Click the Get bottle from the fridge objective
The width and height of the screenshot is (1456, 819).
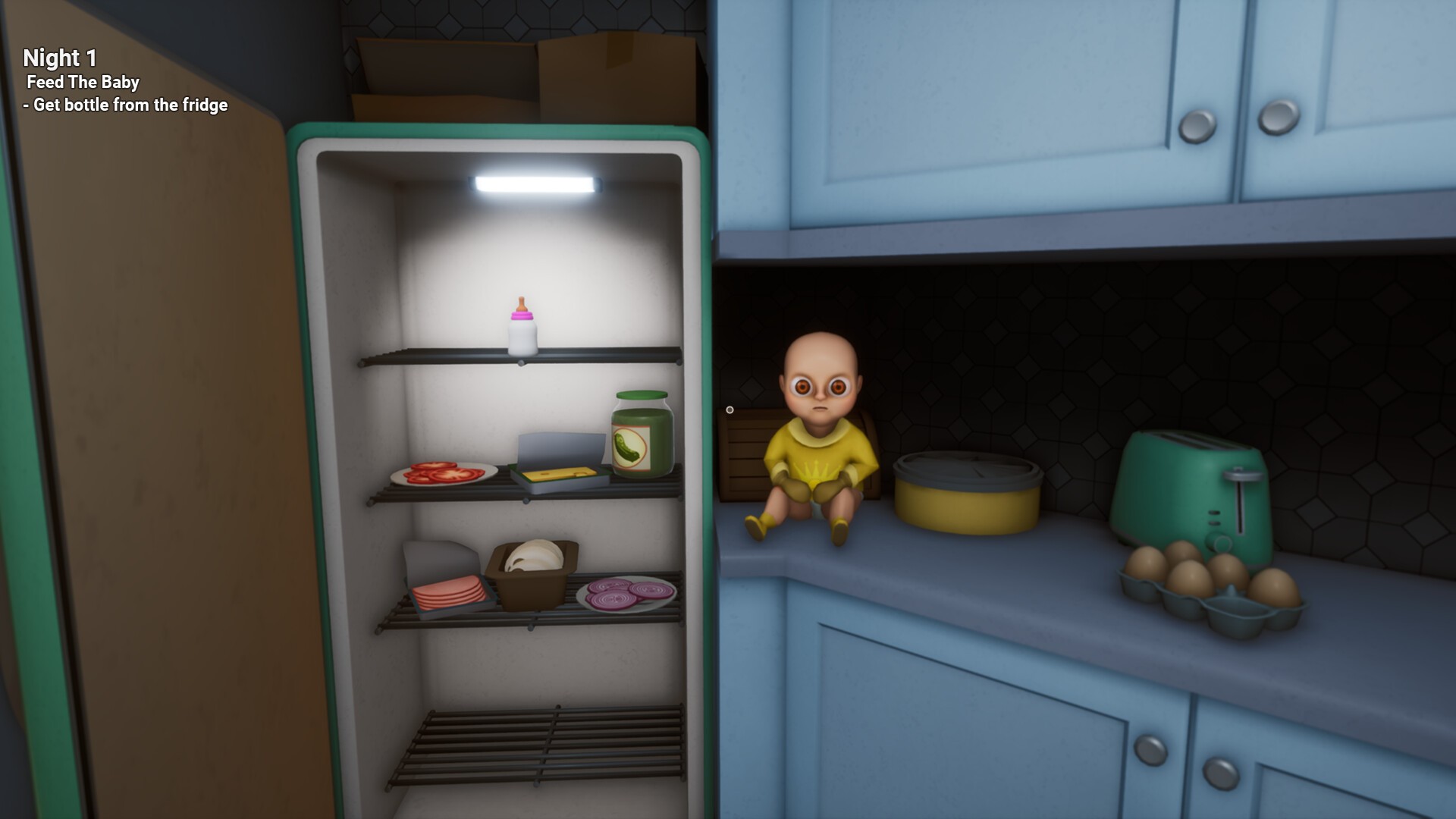point(125,106)
